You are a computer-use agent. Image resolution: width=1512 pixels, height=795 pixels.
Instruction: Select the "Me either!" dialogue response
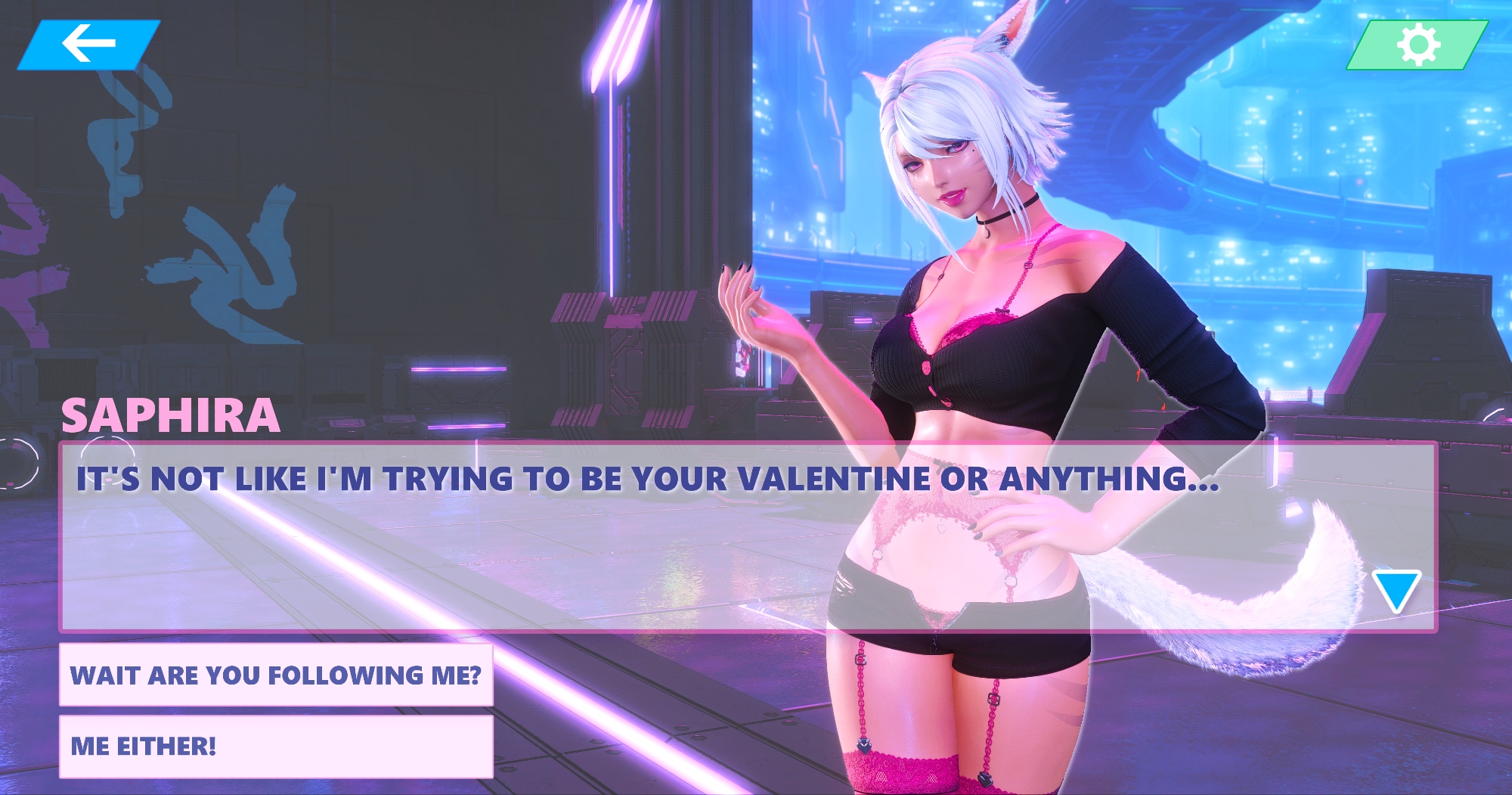pyautogui.click(x=276, y=746)
